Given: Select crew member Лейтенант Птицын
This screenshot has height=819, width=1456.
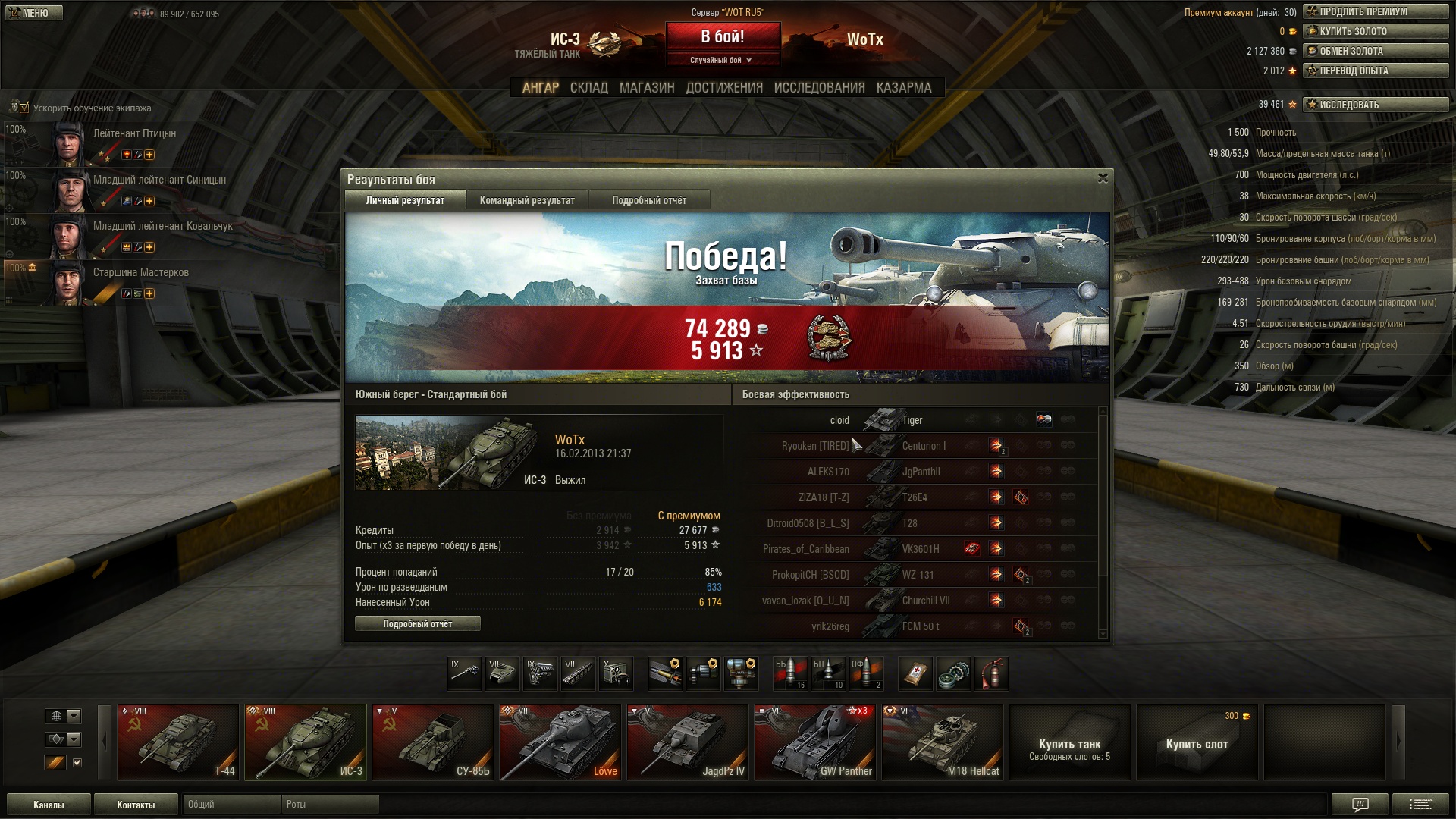Looking at the screenshot, I should coord(134,134).
